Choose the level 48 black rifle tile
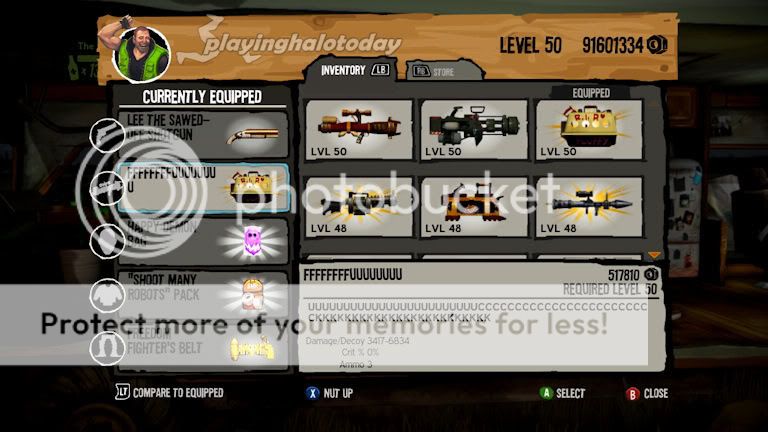 click(359, 207)
